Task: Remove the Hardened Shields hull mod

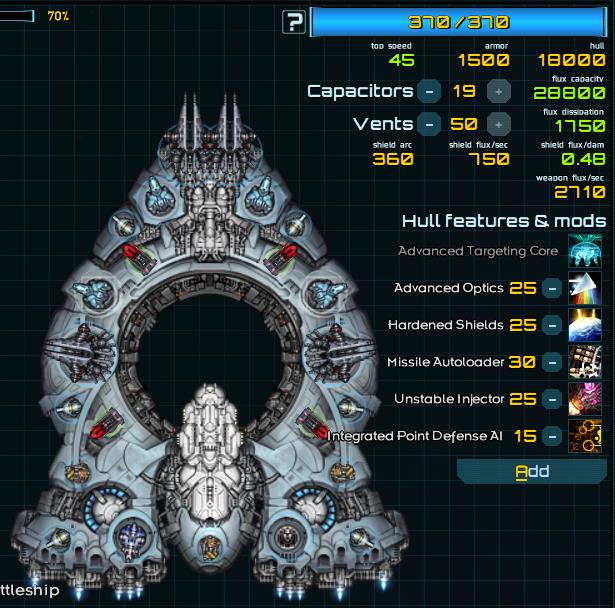Action: click(x=551, y=325)
